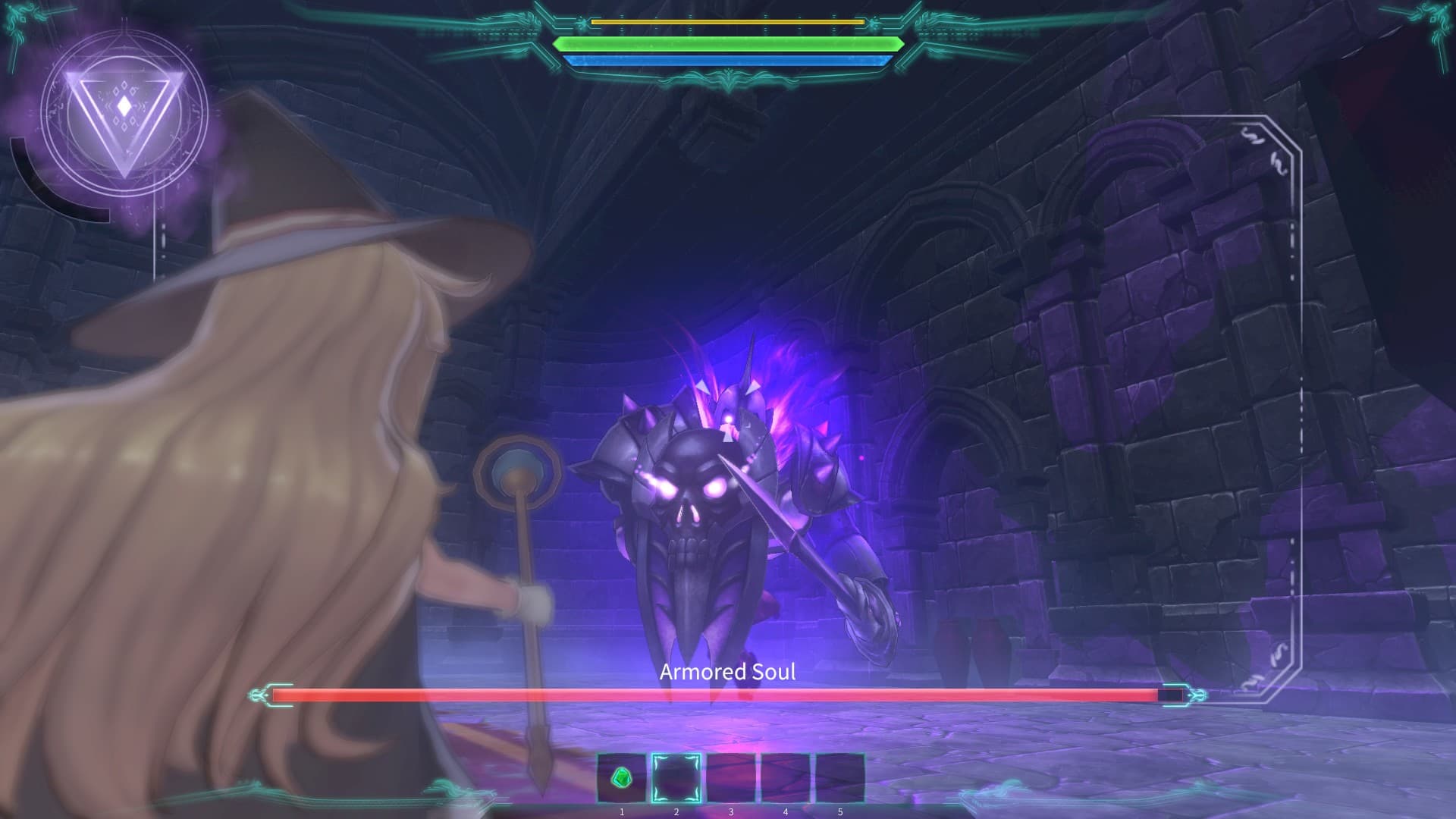Select hotbar slot numbered 5
The image size is (1456, 819).
point(839,778)
